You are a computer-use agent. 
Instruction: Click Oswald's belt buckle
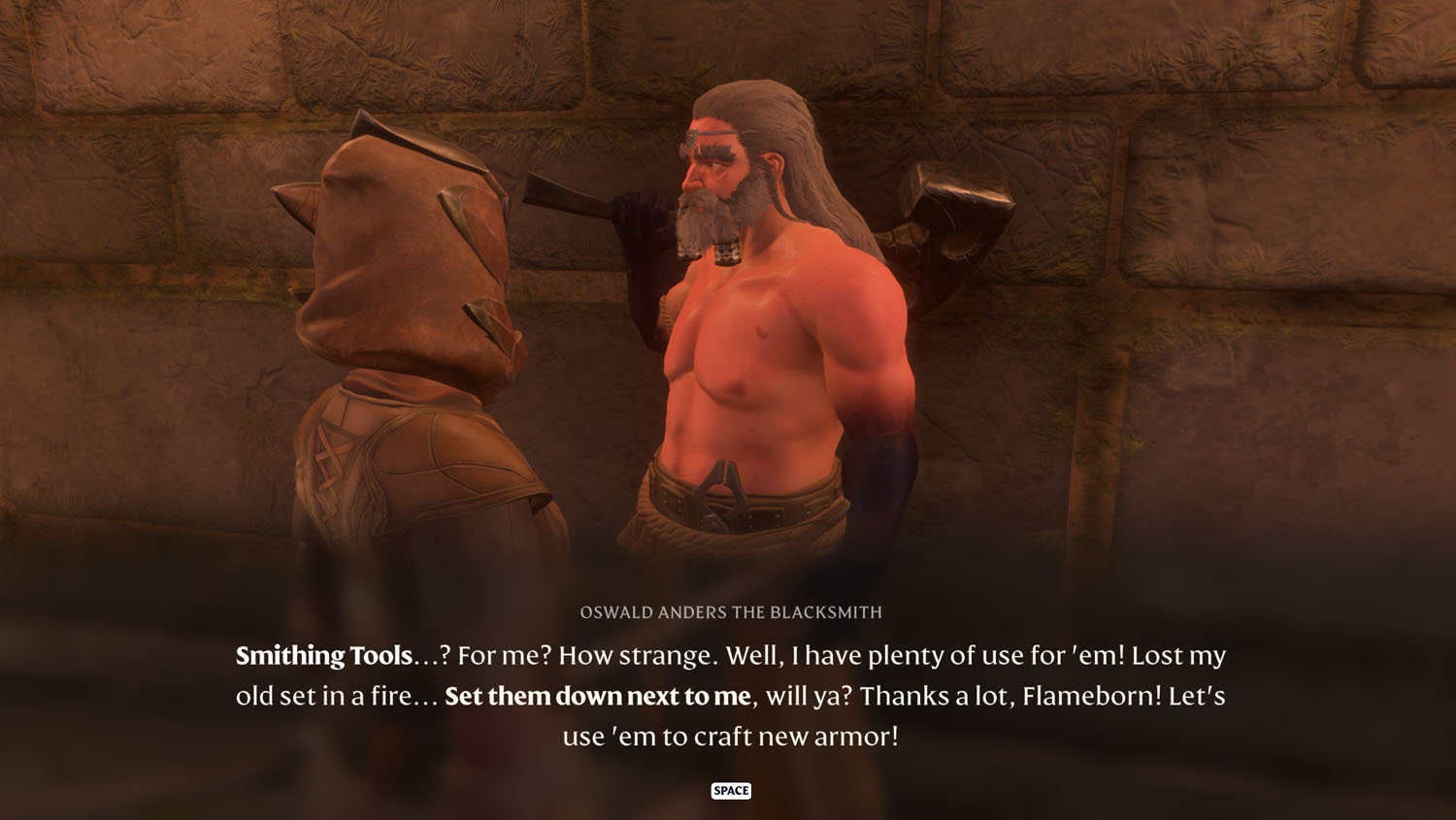(x=725, y=495)
